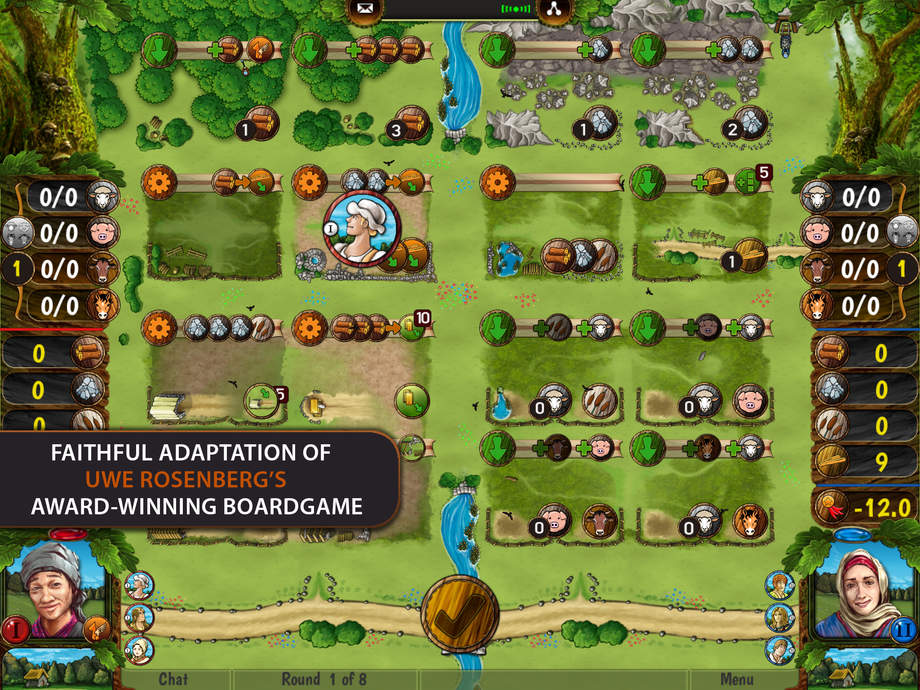Confirm the move with the wooden checkmark
This screenshot has width=920, height=690.
[460, 611]
